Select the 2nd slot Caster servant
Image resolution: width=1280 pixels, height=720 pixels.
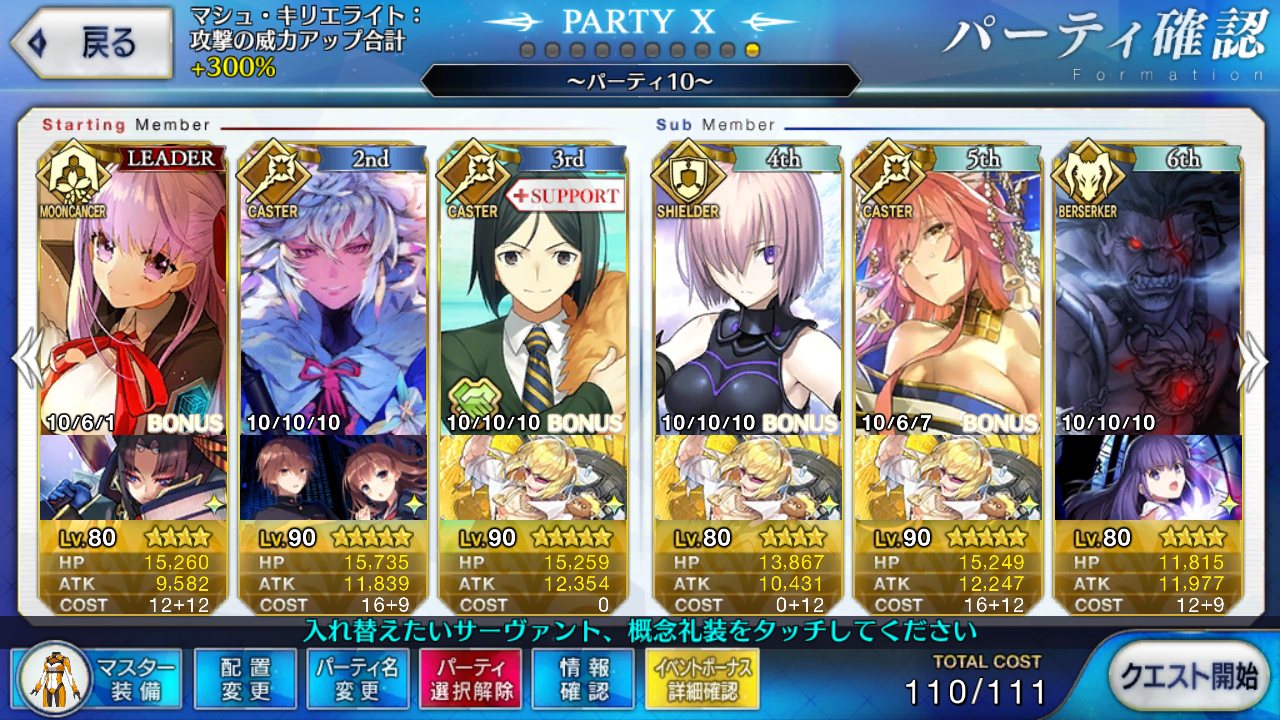[x=333, y=300]
